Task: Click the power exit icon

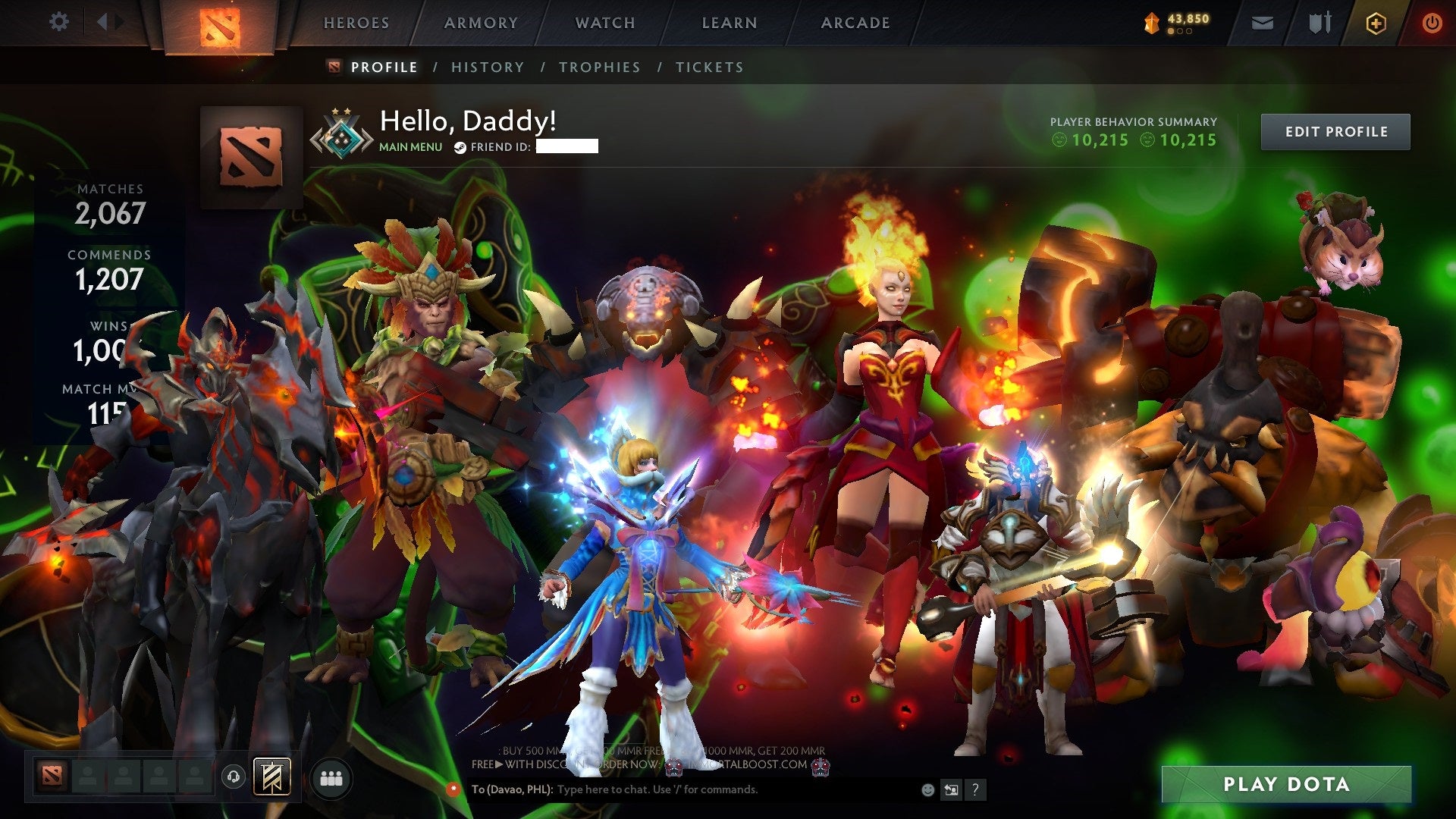Action: pyautogui.click(x=1432, y=22)
